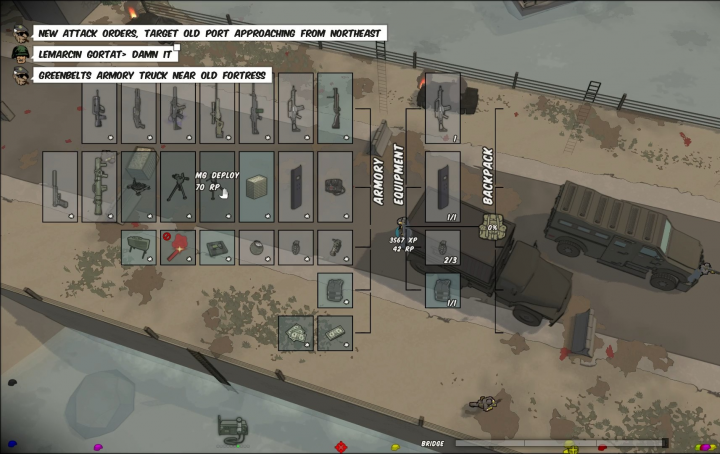
Task: Choose the deployable MG tripod item
Action: (178, 187)
